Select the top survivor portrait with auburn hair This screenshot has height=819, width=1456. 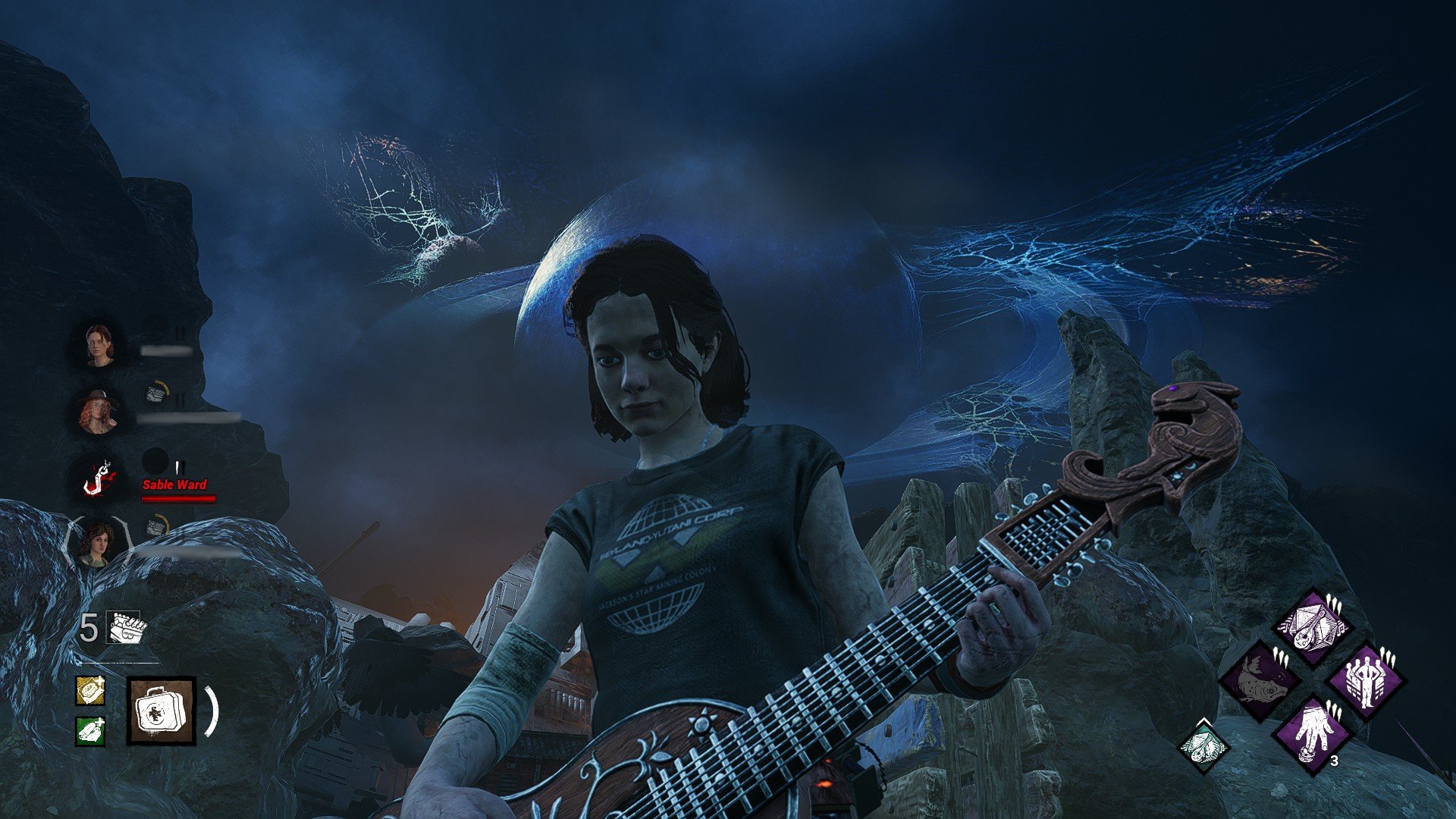[99, 345]
